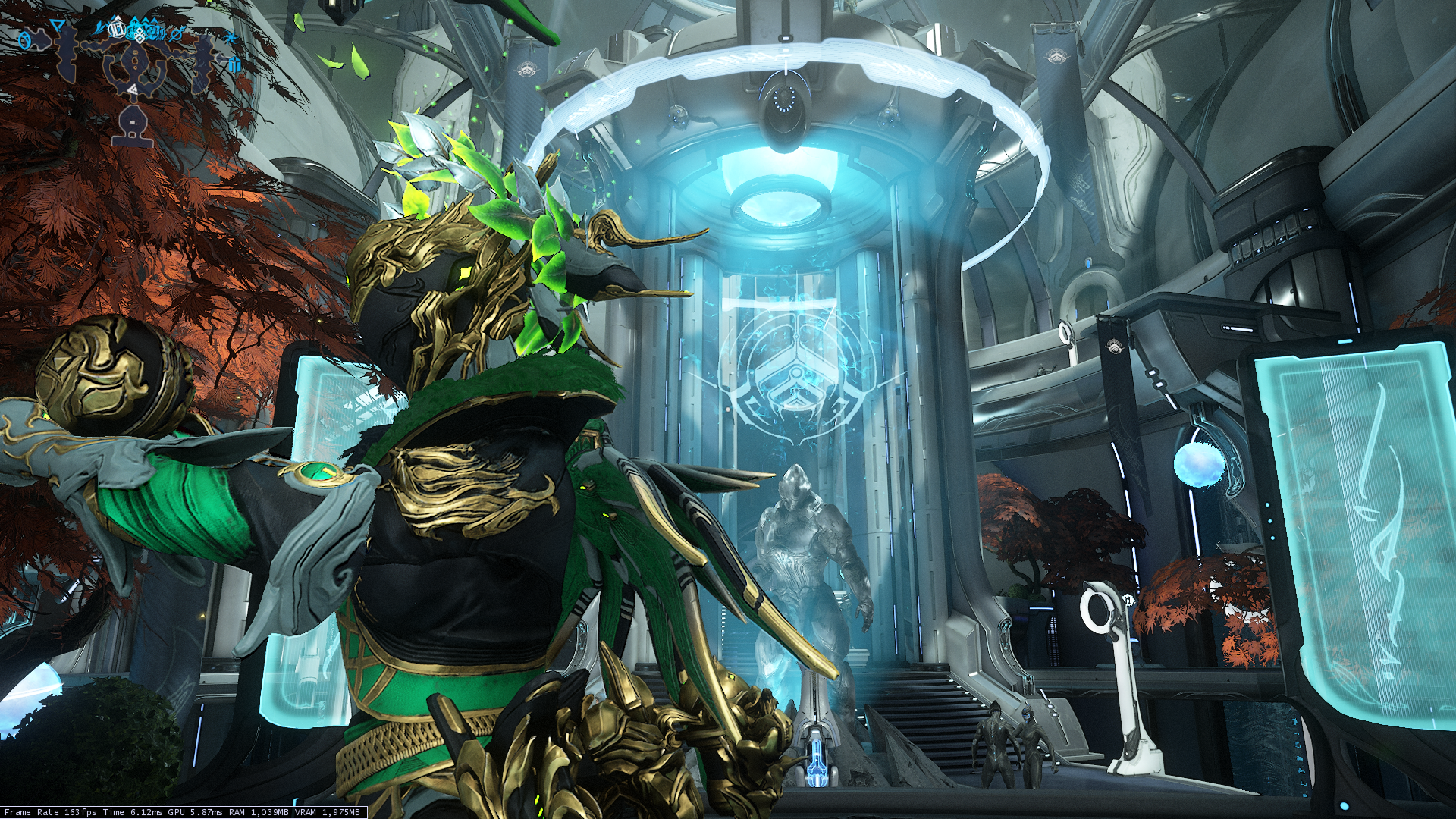Select the white circular emblem map marker
The width and height of the screenshot is (1456, 819).
point(117,30)
